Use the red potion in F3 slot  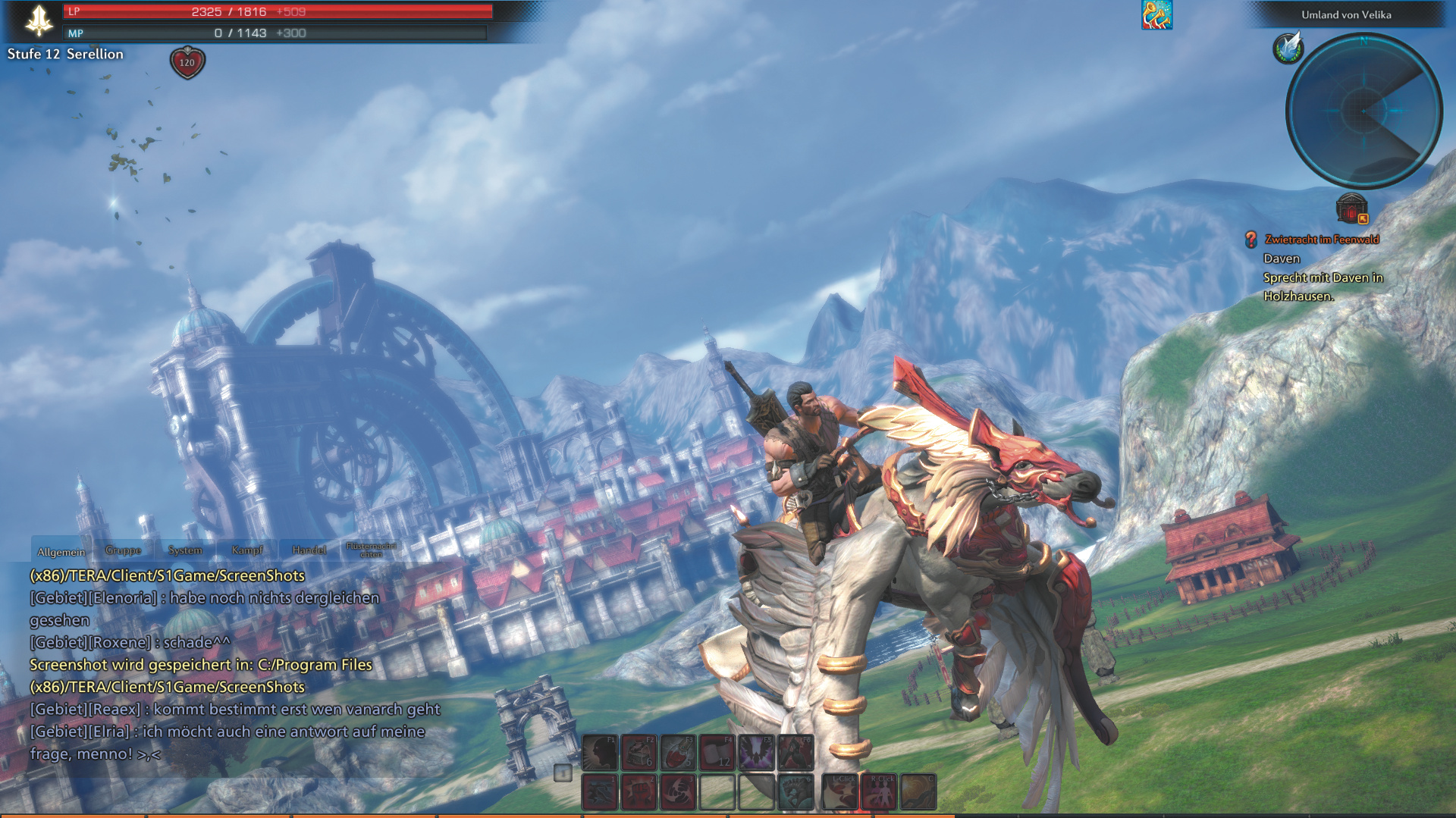(x=678, y=753)
